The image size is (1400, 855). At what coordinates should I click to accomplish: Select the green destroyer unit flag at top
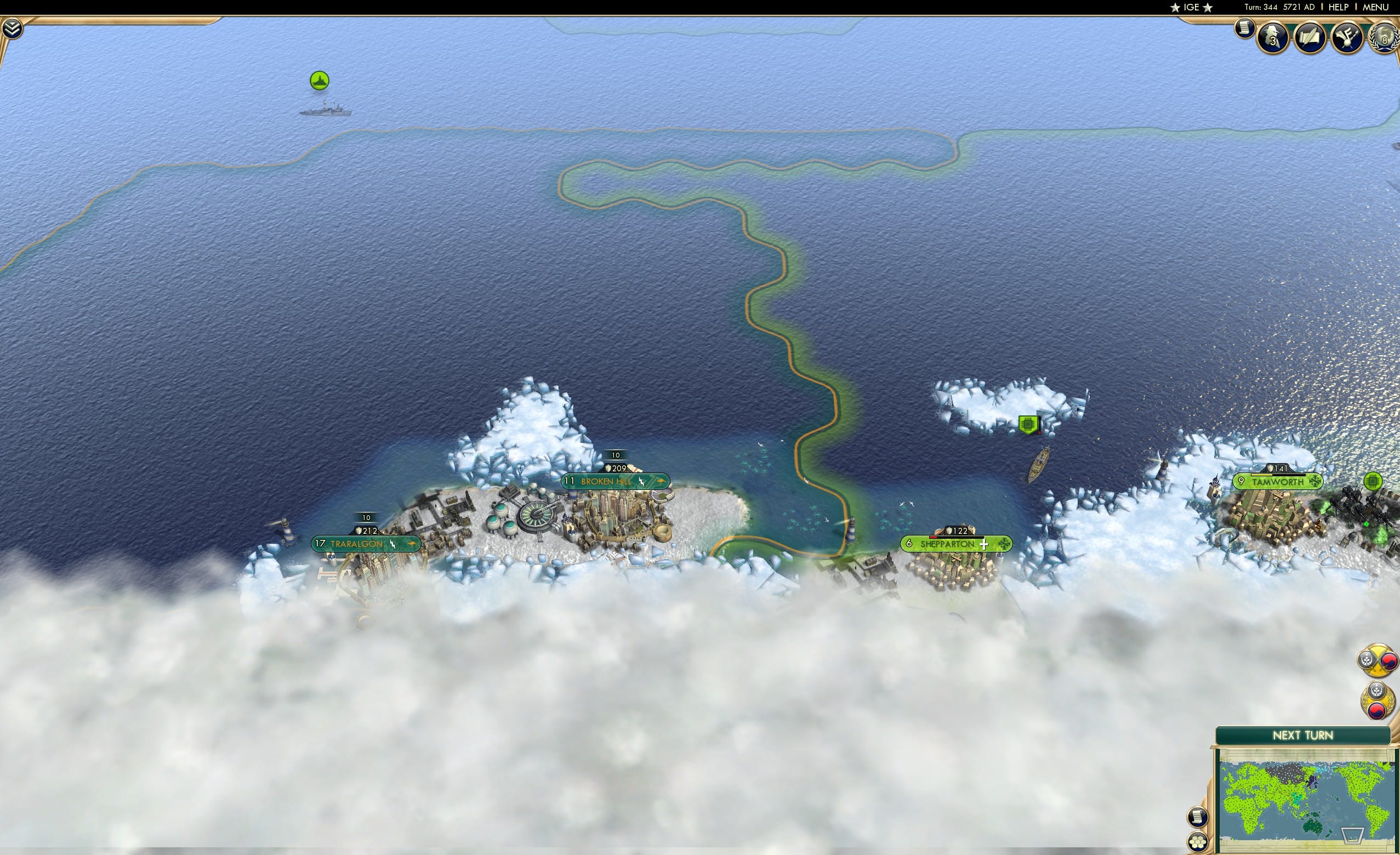[x=320, y=80]
